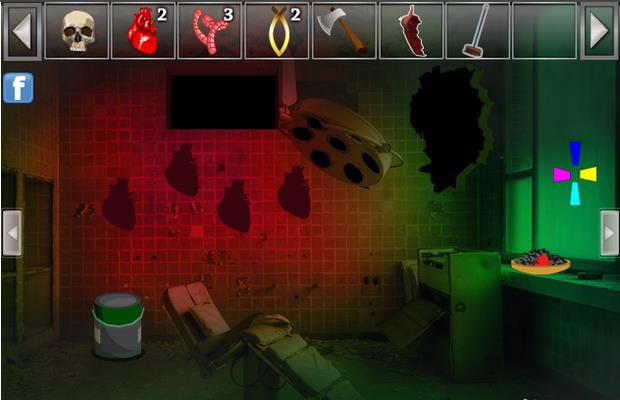Use the axe from the inventory
Viewport: 620px width, 400px height.
343,31
